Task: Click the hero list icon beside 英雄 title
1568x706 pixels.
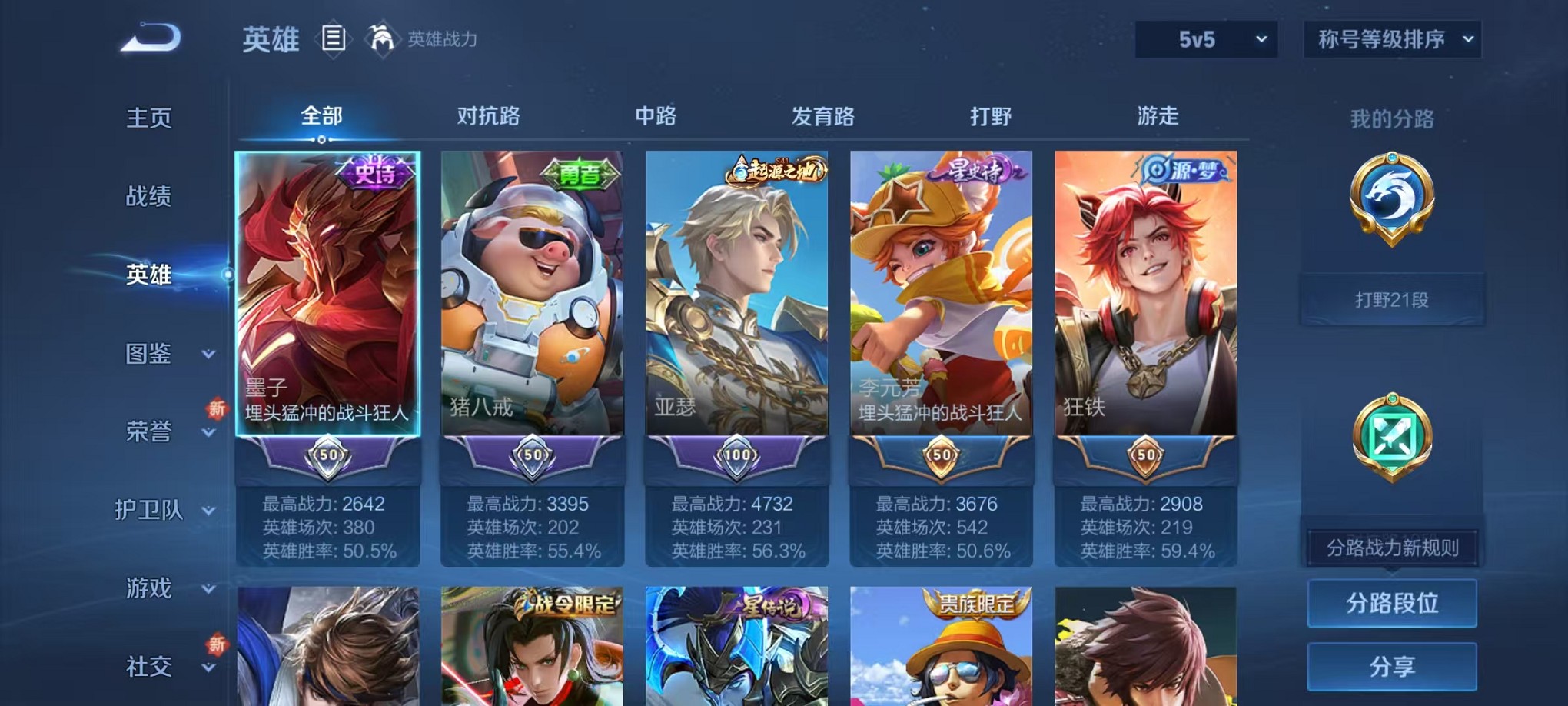Action: coord(334,38)
